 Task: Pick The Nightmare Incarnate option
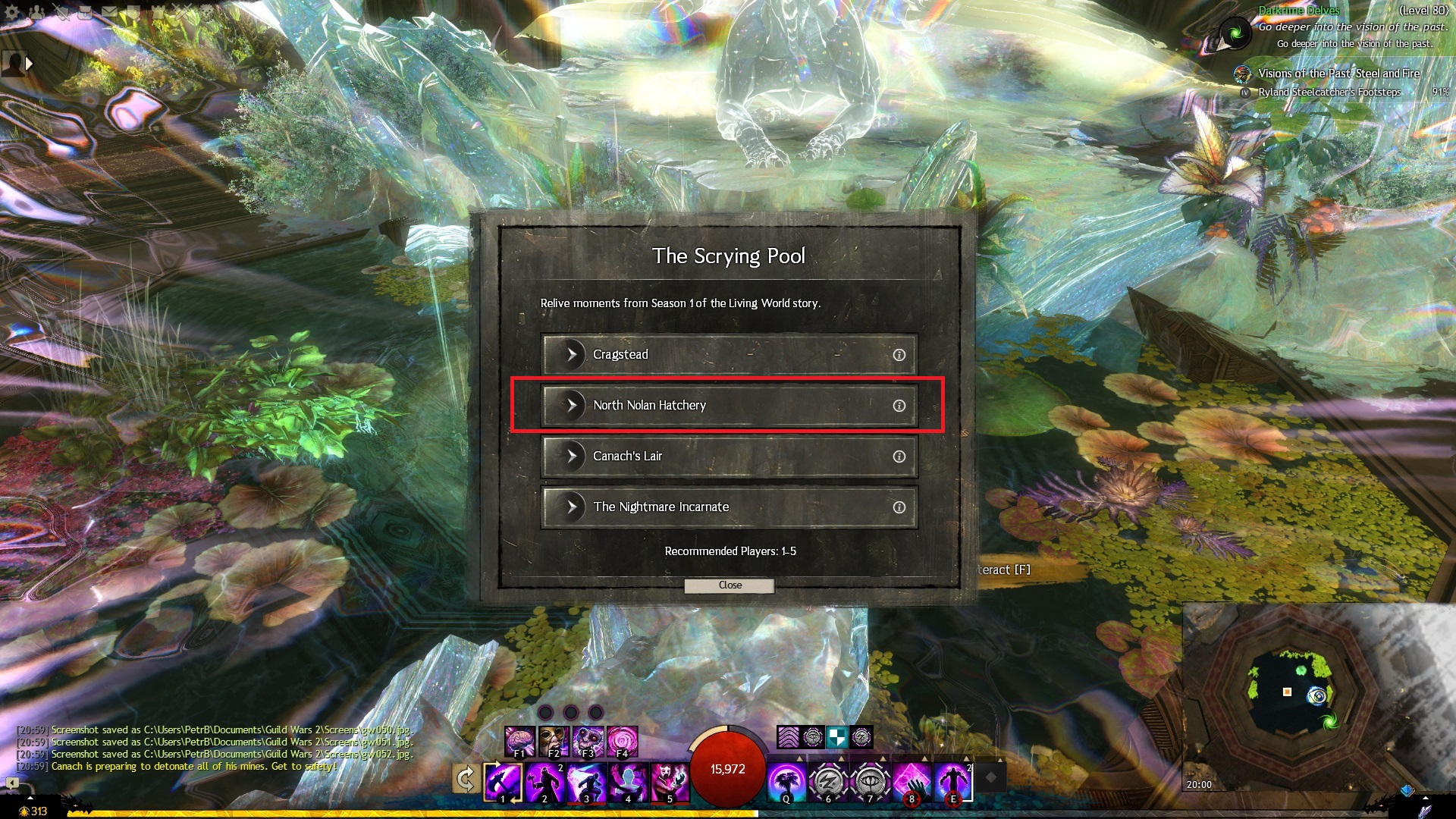click(x=728, y=507)
